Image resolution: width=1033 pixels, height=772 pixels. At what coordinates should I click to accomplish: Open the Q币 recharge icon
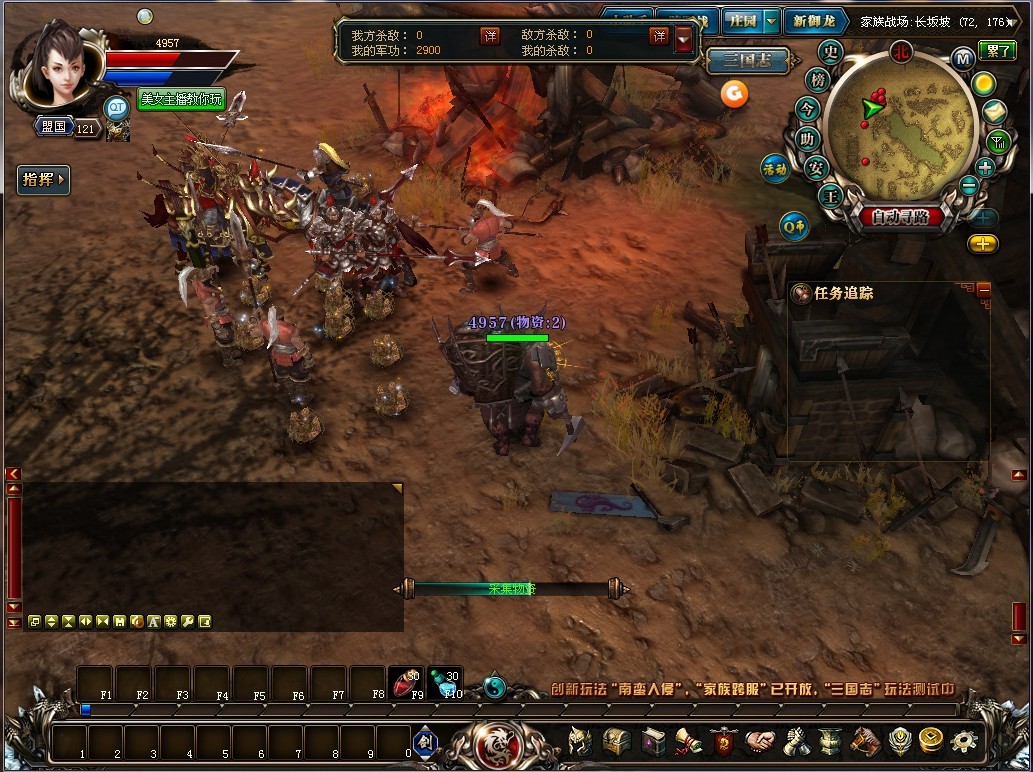click(795, 227)
